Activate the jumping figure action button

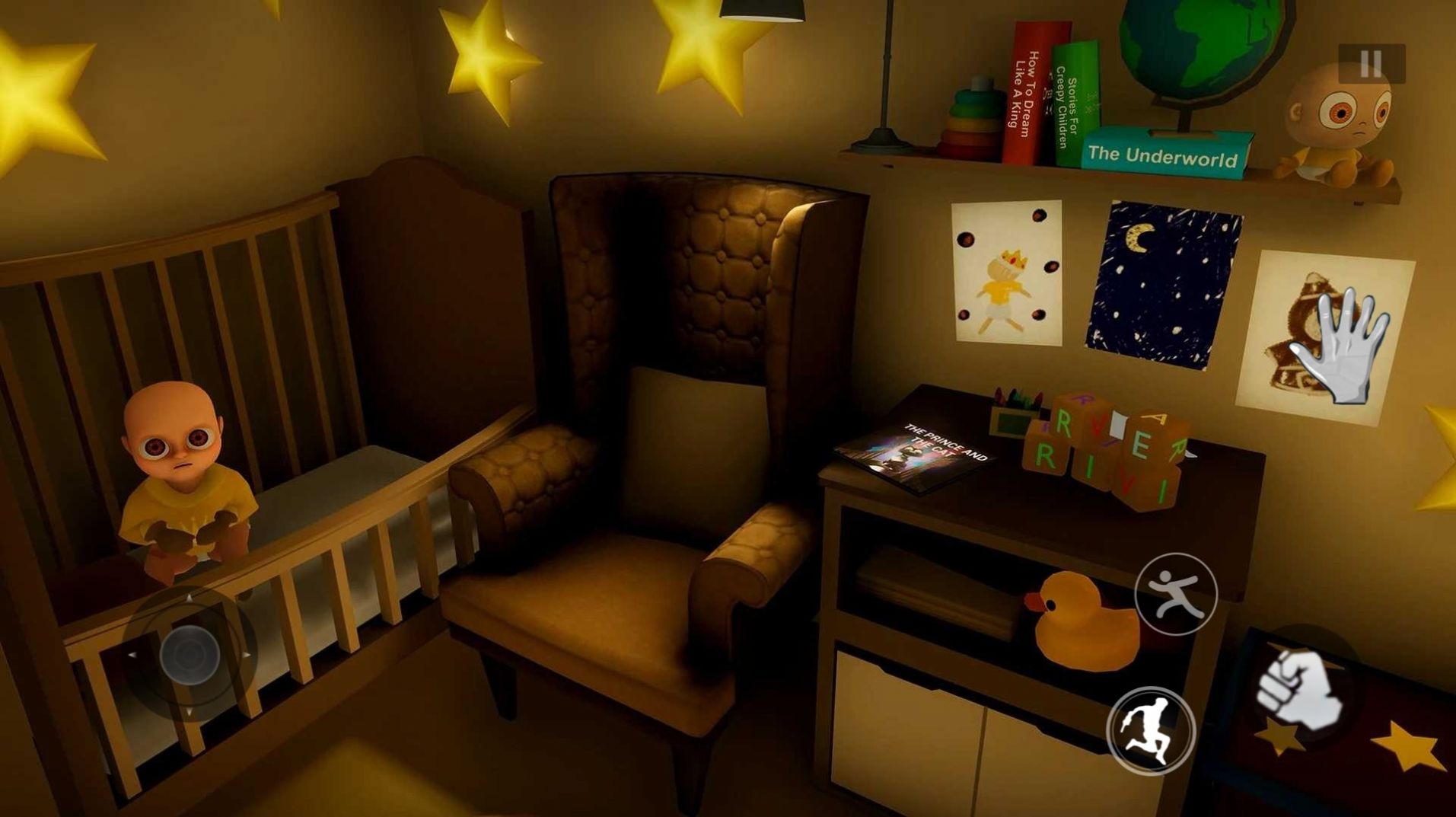click(1176, 595)
